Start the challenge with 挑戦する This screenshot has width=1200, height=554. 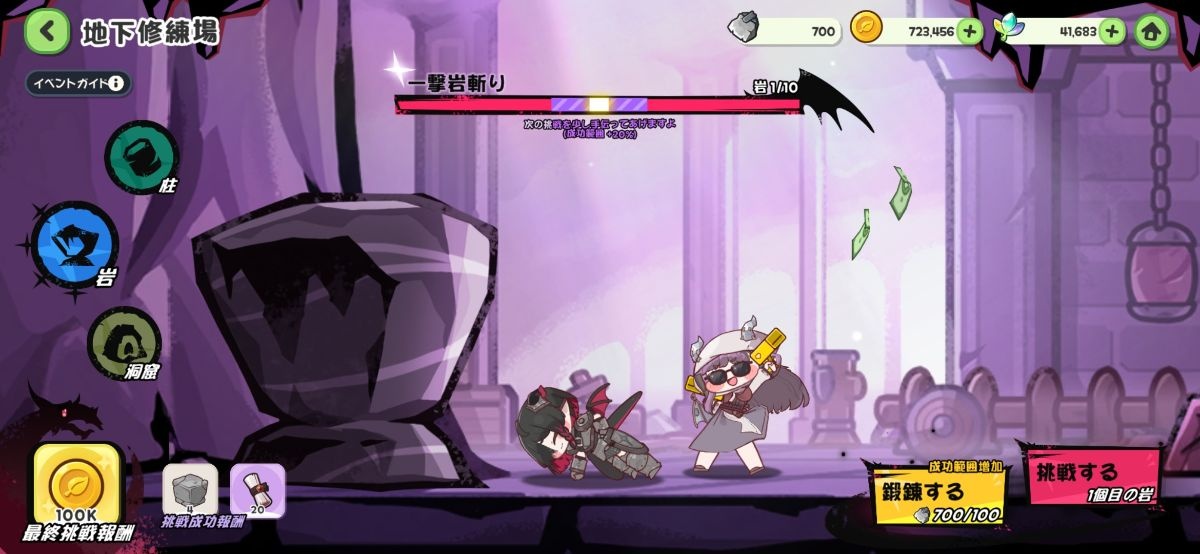pos(1089,476)
